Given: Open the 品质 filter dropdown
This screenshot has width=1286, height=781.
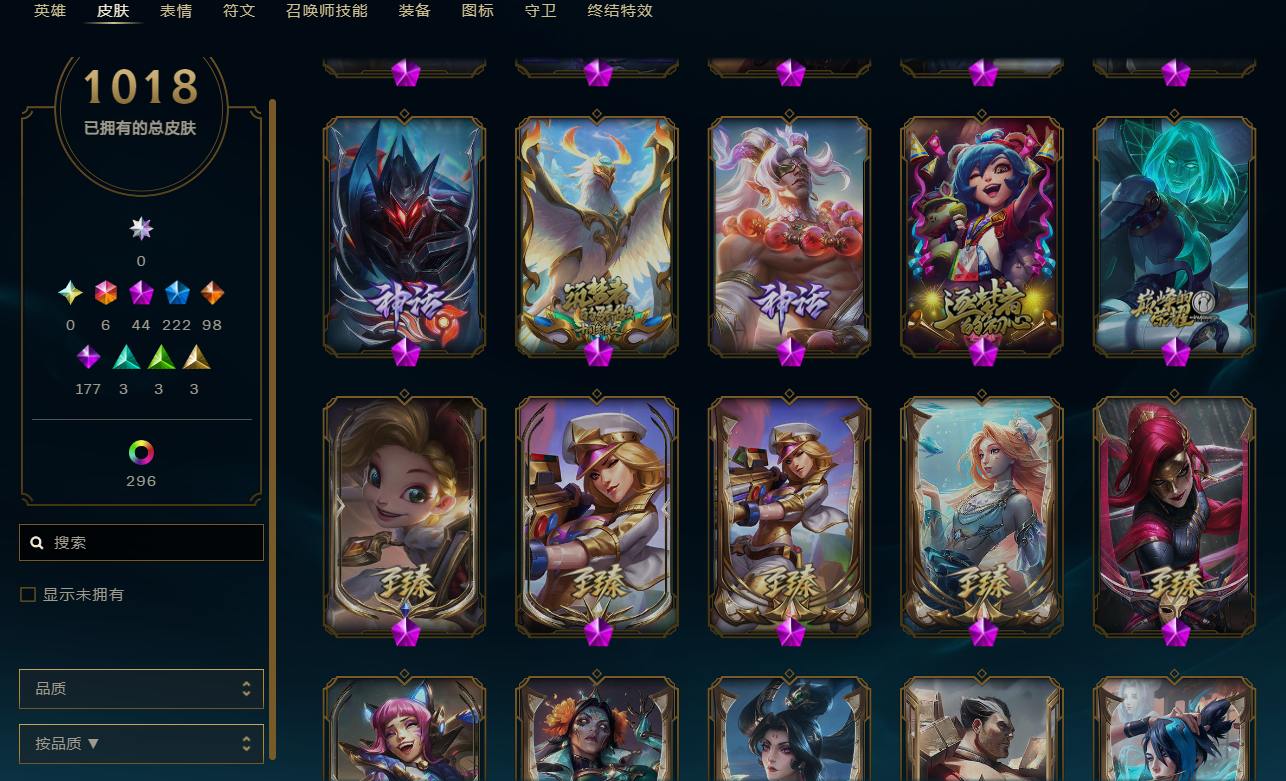Looking at the screenshot, I should coord(142,689).
